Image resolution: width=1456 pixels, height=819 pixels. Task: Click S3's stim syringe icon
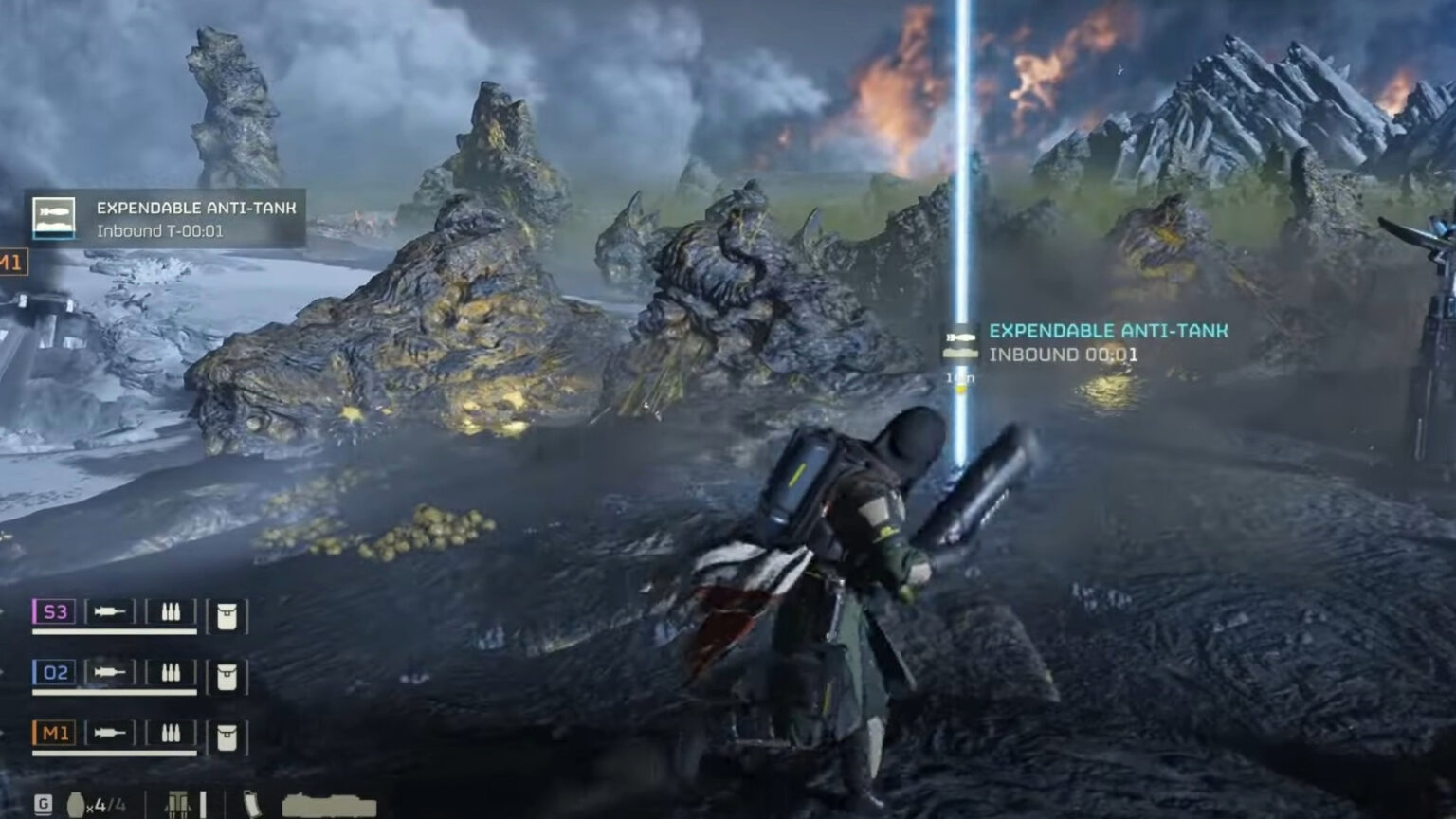[x=110, y=611]
